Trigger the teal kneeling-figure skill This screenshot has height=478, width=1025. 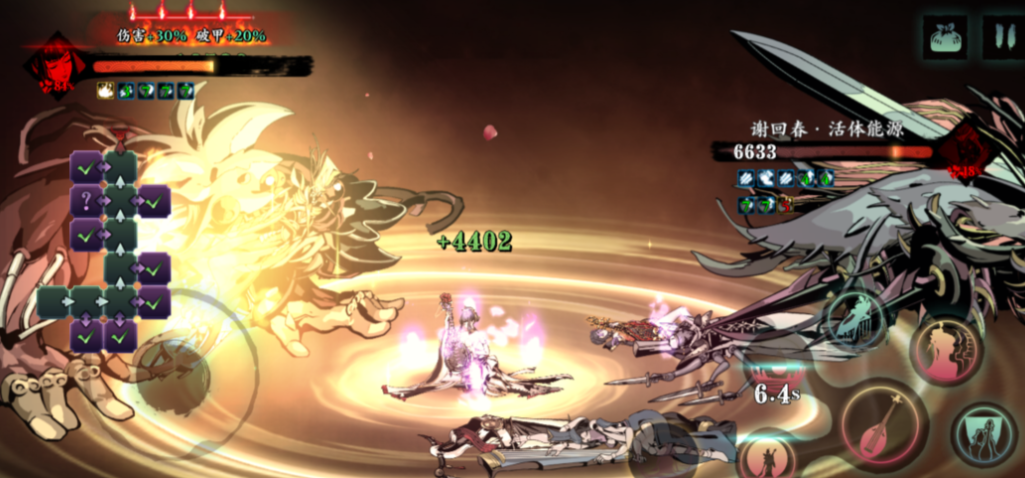tap(984, 435)
